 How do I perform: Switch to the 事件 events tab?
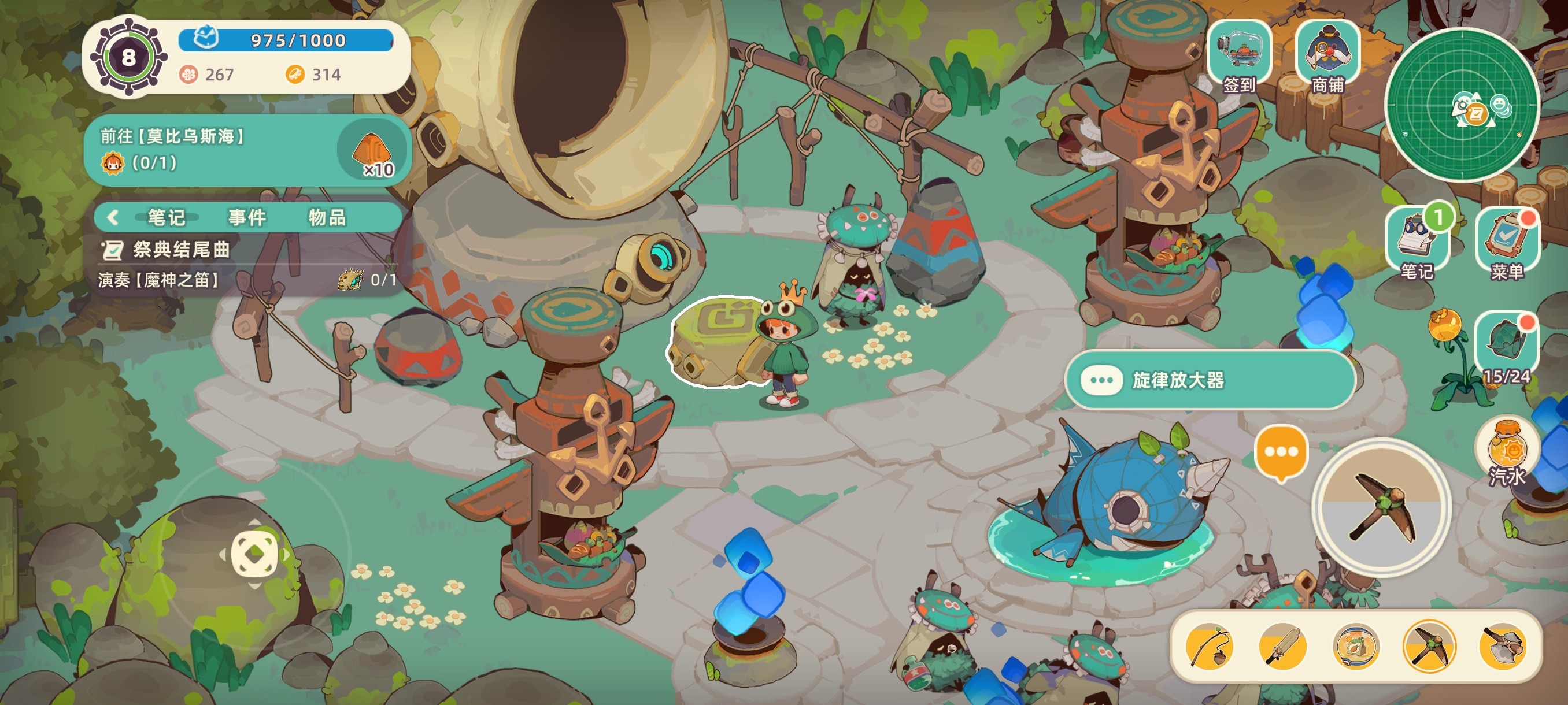point(247,217)
